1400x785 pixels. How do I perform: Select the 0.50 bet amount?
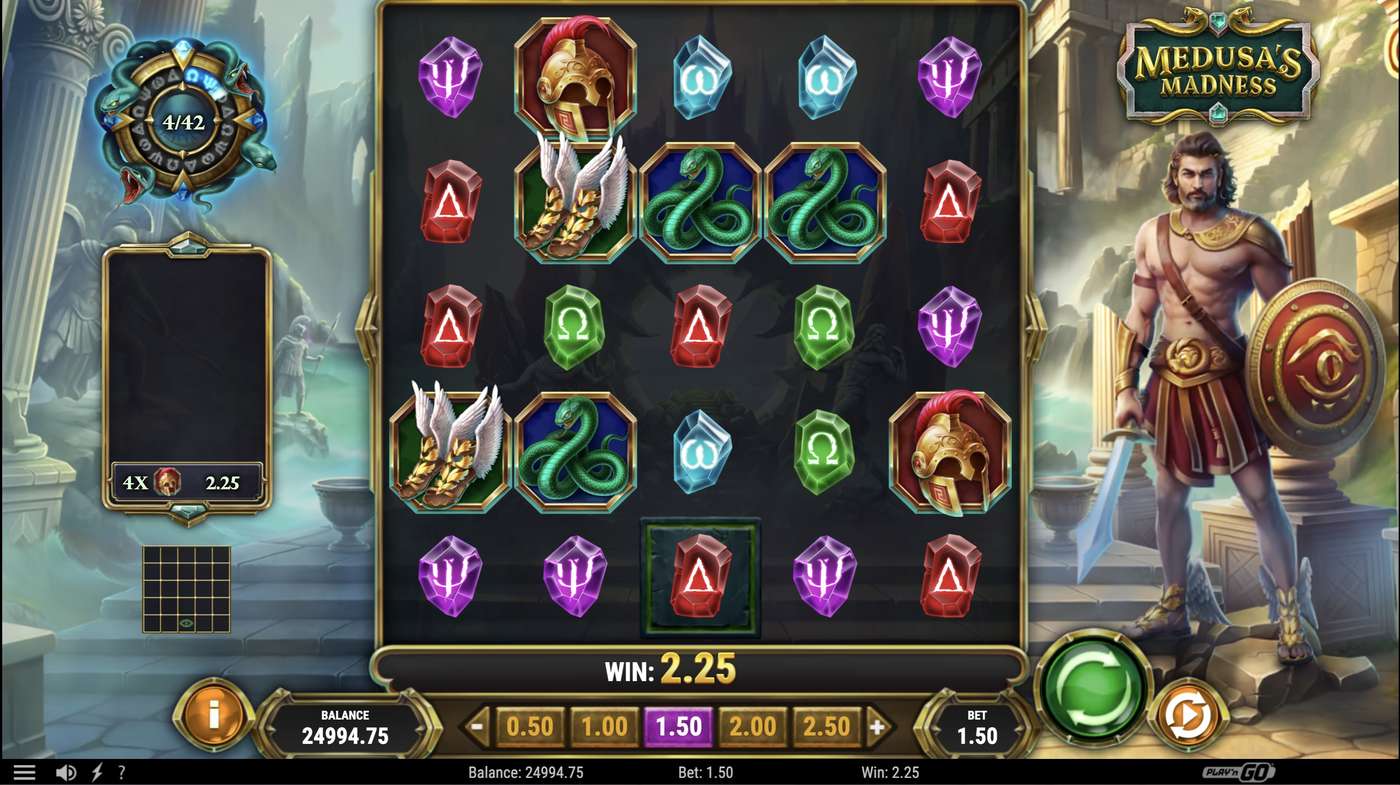pyautogui.click(x=528, y=728)
